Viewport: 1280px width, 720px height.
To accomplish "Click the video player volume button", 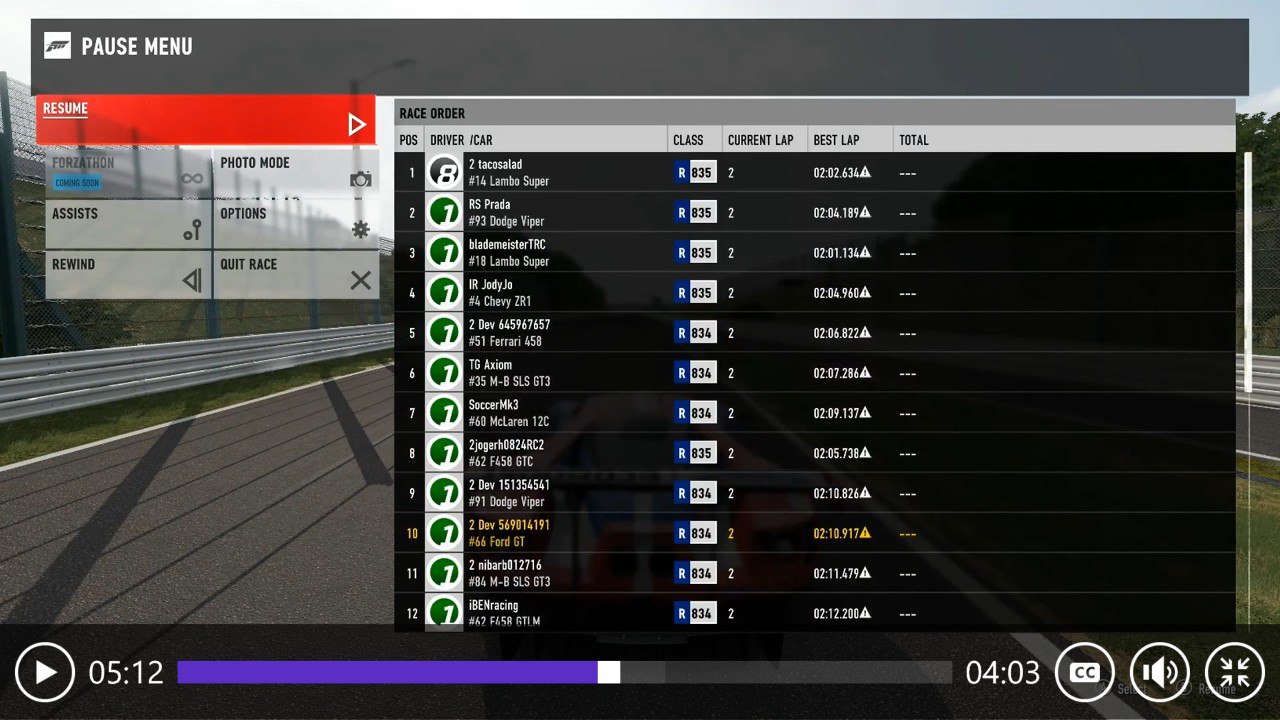I will (x=1160, y=672).
